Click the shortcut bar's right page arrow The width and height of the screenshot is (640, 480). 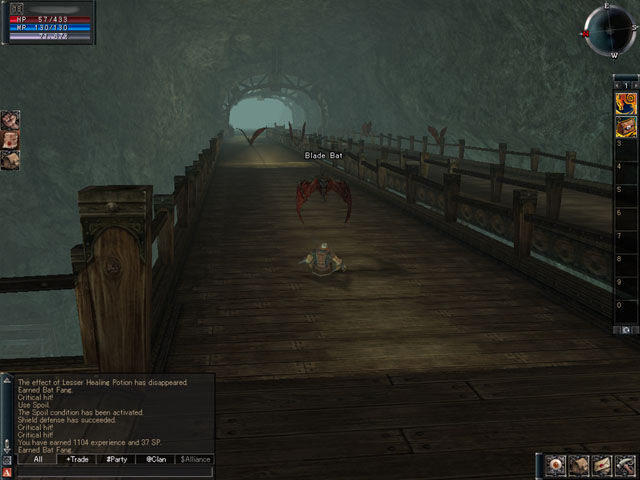point(634,86)
